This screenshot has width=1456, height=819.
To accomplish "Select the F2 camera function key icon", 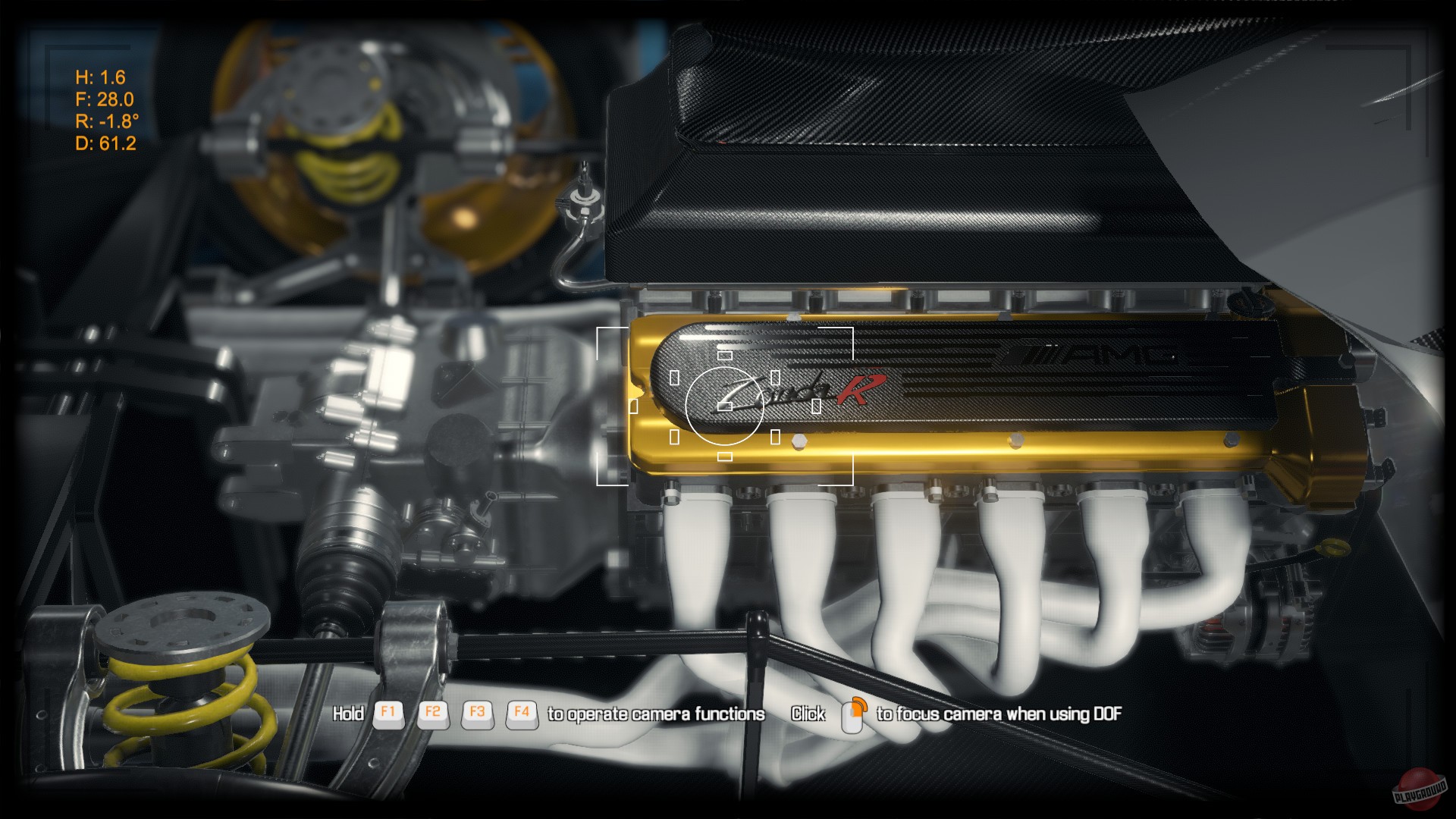I will coord(432,713).
